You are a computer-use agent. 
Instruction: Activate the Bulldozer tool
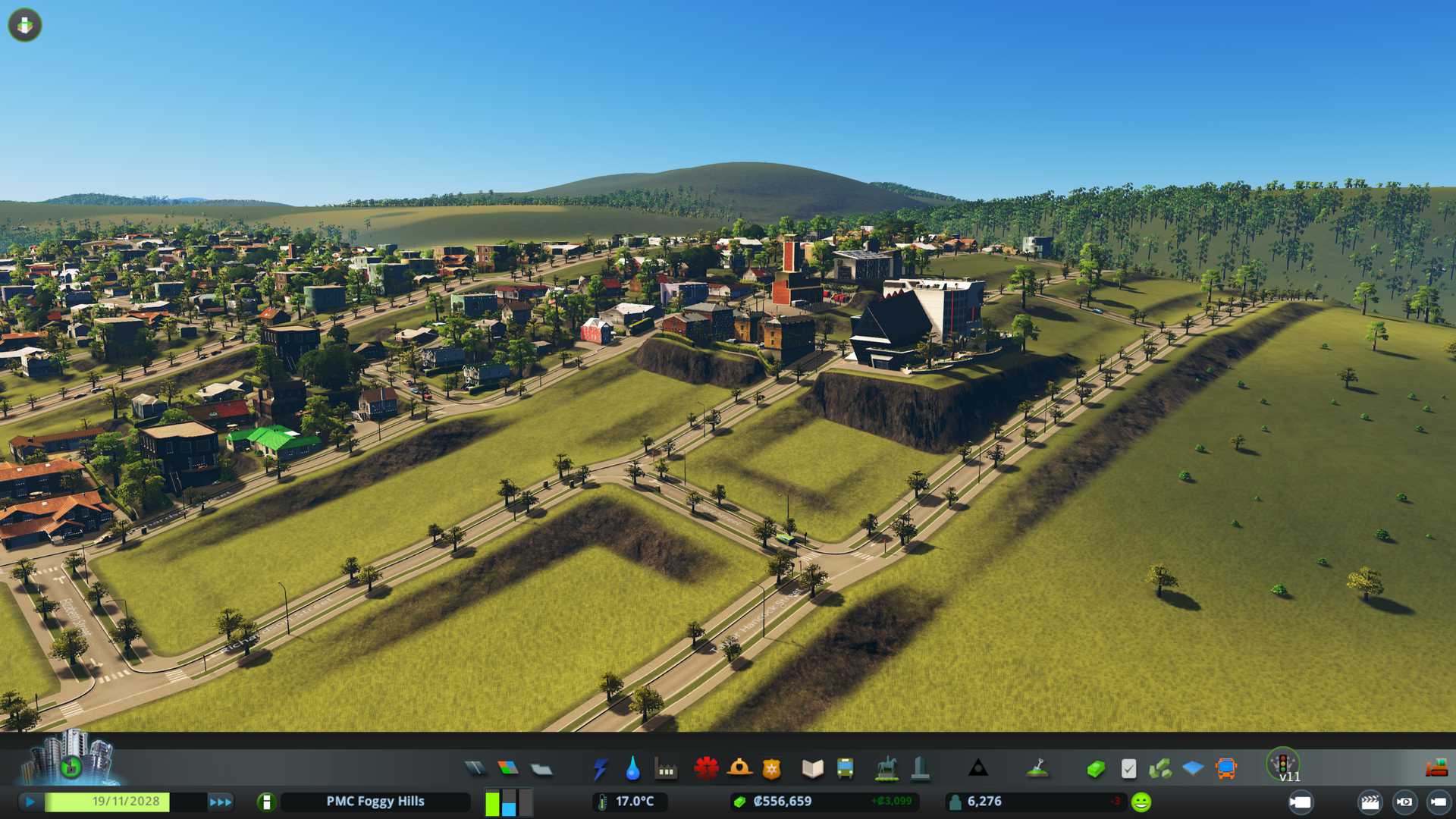[x=1436, y=769]
